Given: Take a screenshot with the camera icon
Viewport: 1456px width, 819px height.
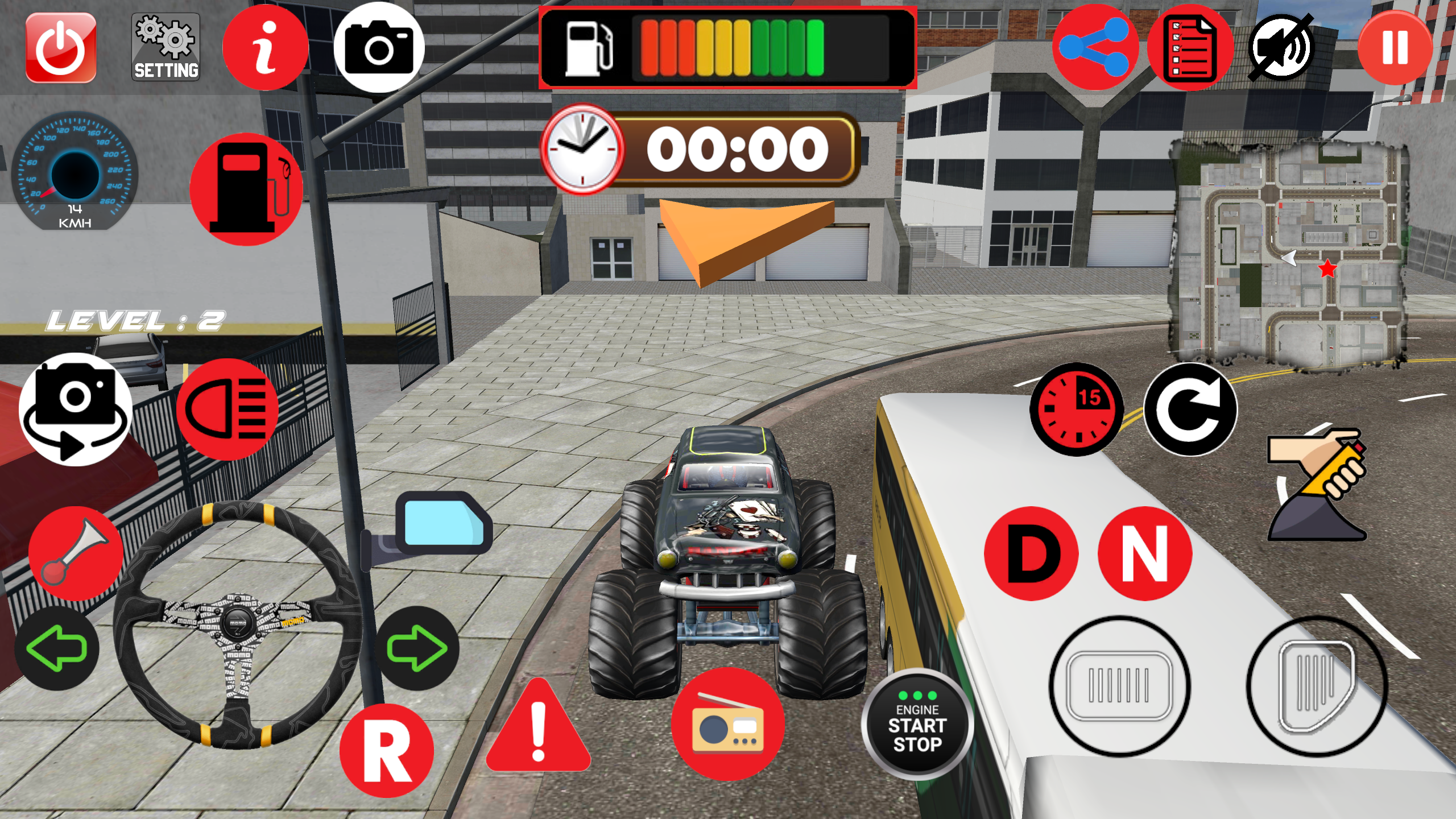Looking at the screenshot, I should click(380, 48).
